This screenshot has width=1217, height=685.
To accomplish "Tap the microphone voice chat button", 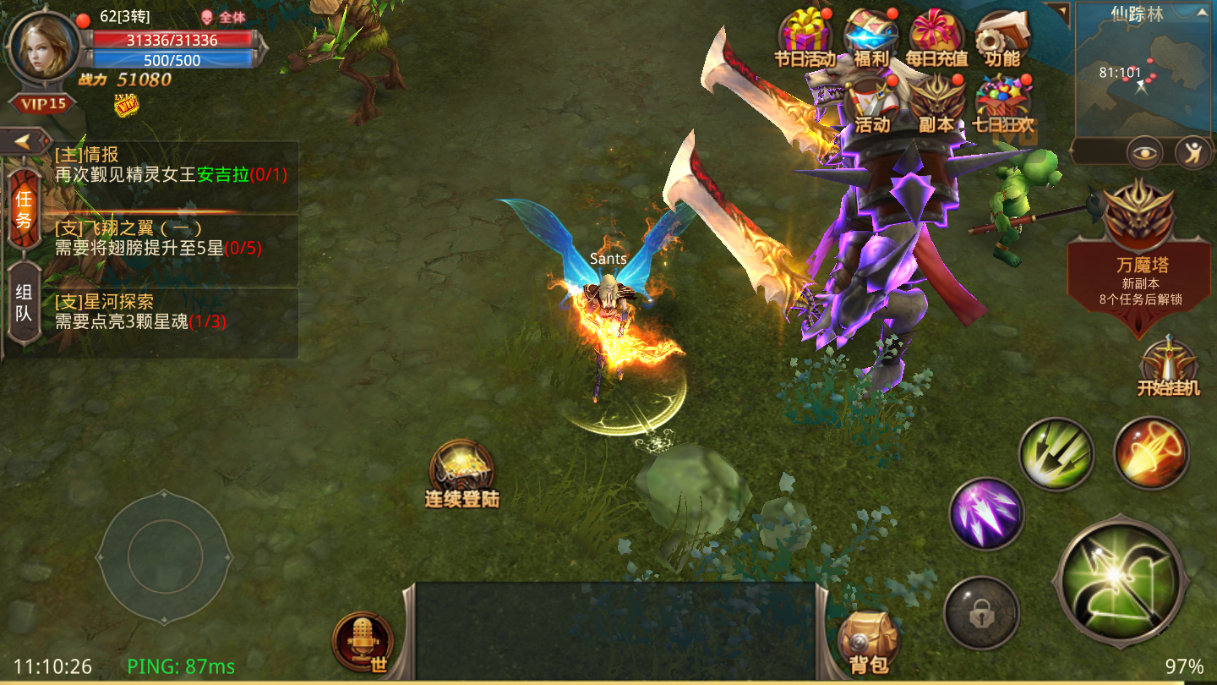I will tap(363, 641).
